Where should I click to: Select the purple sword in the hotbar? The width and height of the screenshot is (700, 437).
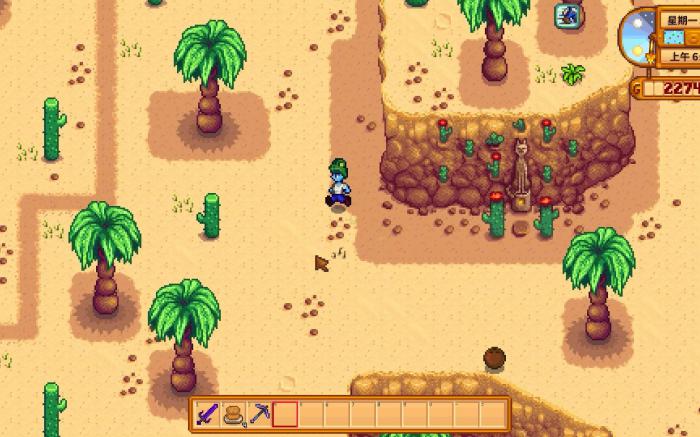pyautogui.click(x=209, y=413)
